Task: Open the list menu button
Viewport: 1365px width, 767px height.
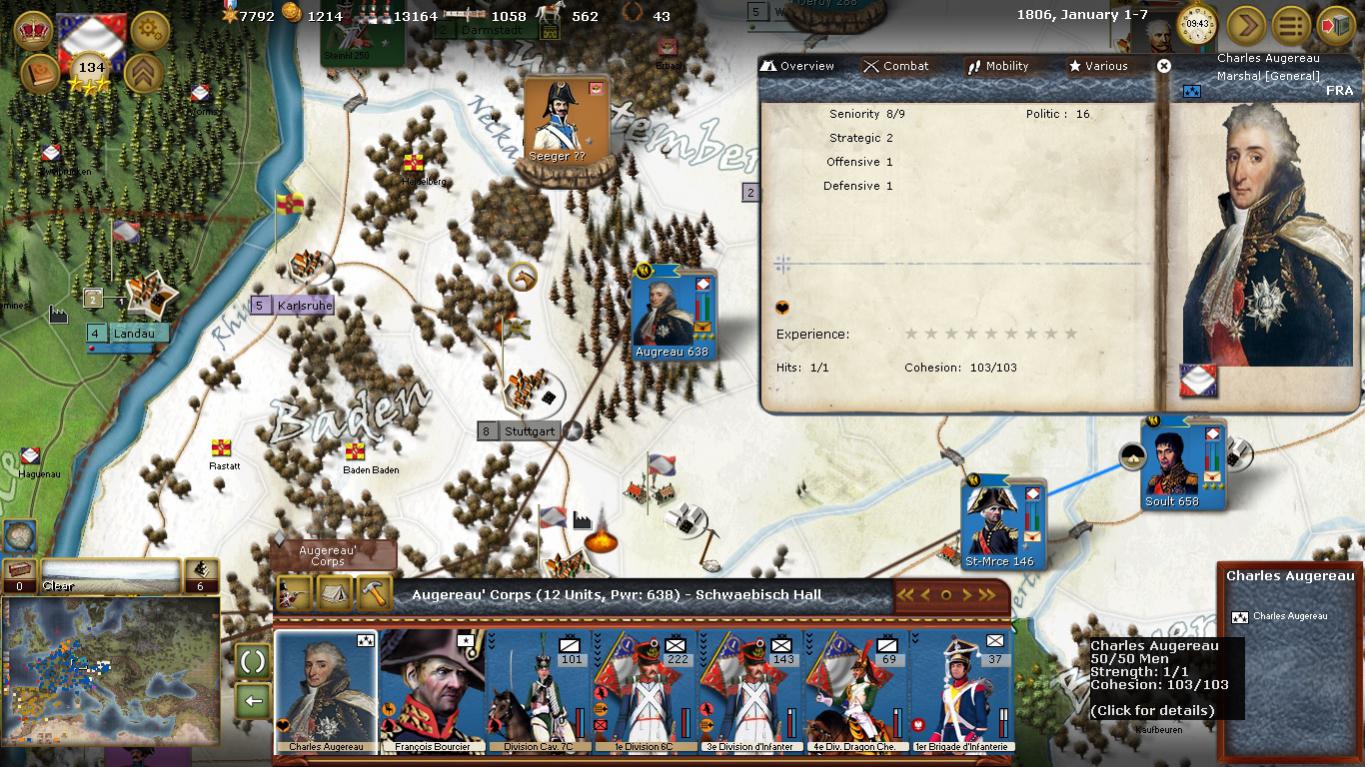Action: pyautogui.click(x=1291, y=25)
